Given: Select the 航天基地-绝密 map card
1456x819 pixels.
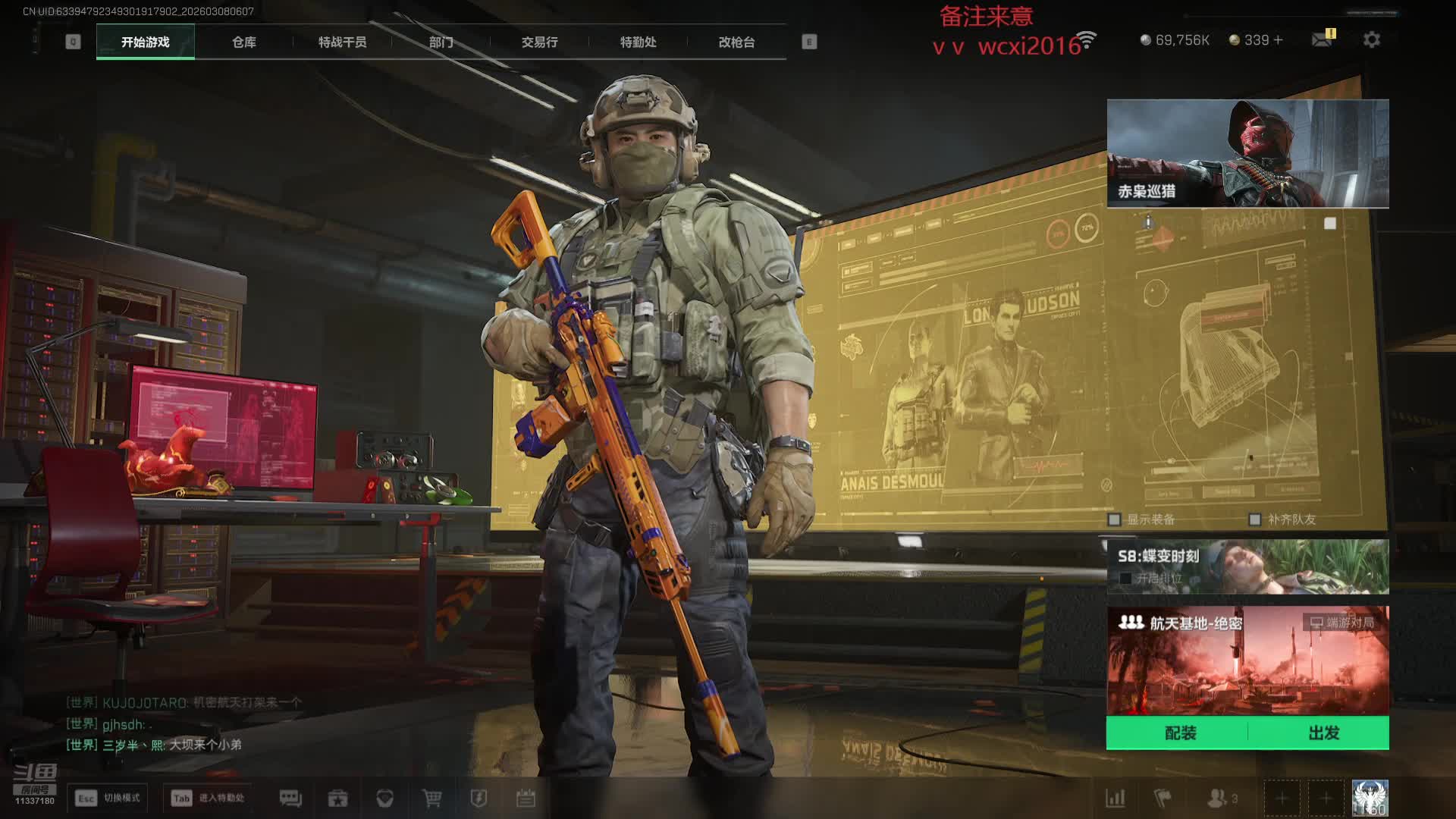Looking at the screenshot, I should pyautogui.click(x=1247, y=660).
